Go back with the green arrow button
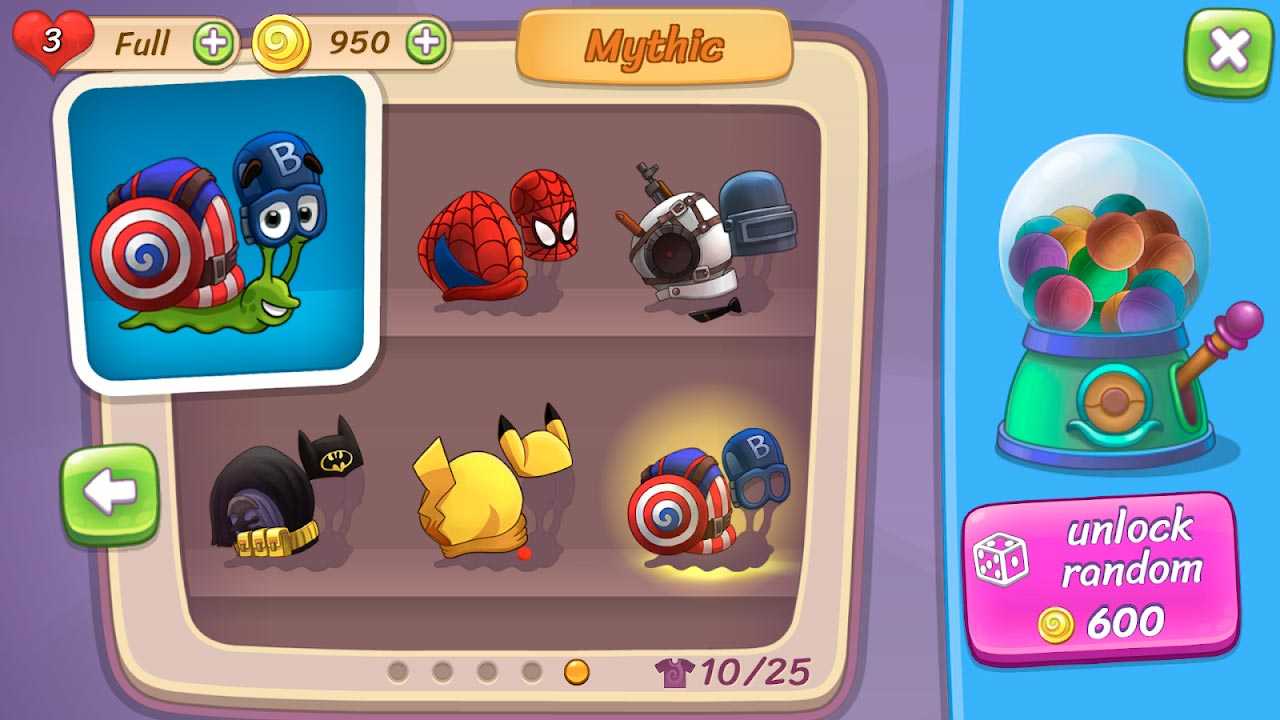 [110, 494]
